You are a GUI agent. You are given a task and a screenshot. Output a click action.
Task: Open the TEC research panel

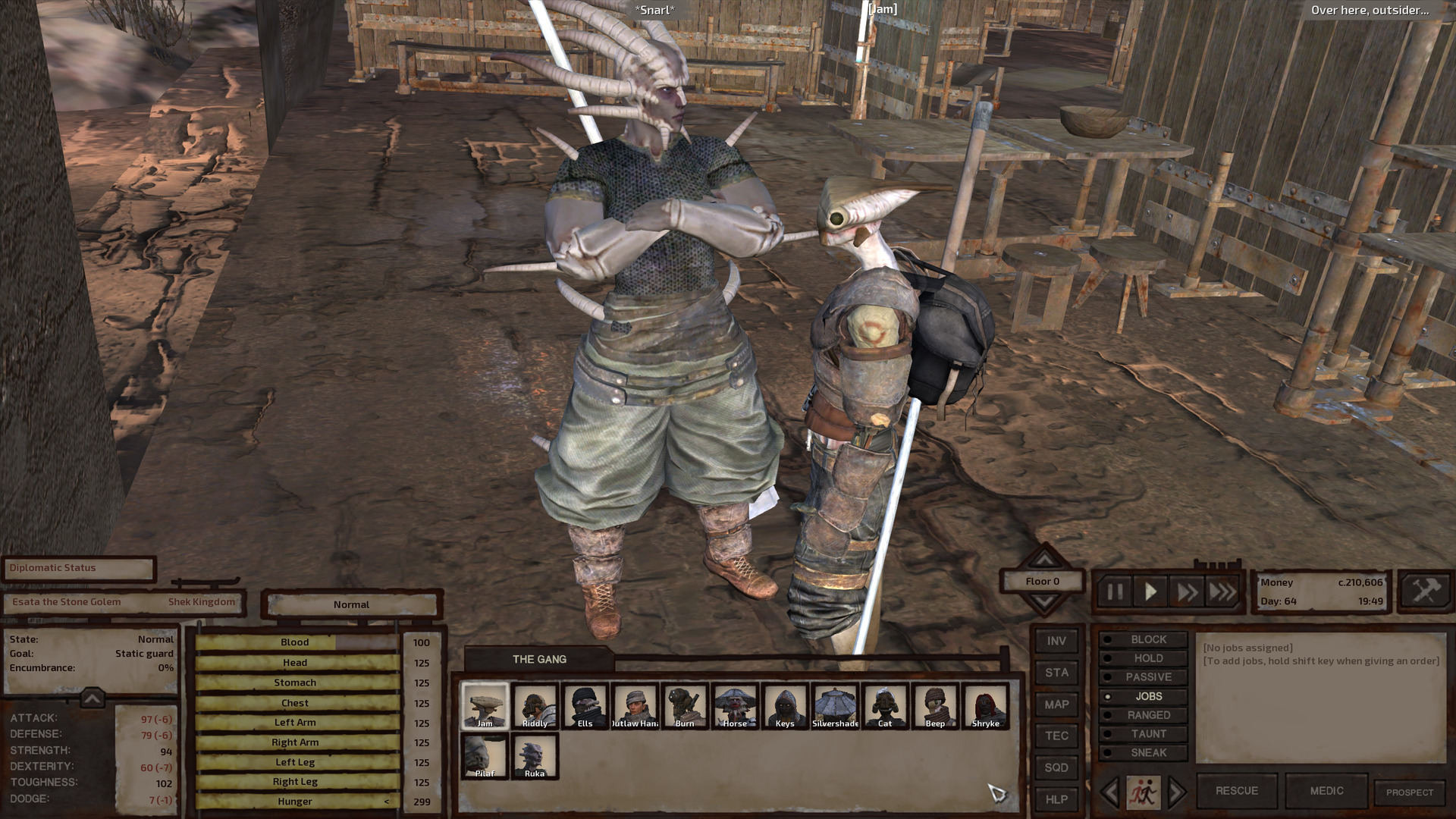pyautogui.click(x=1056, y=736)
